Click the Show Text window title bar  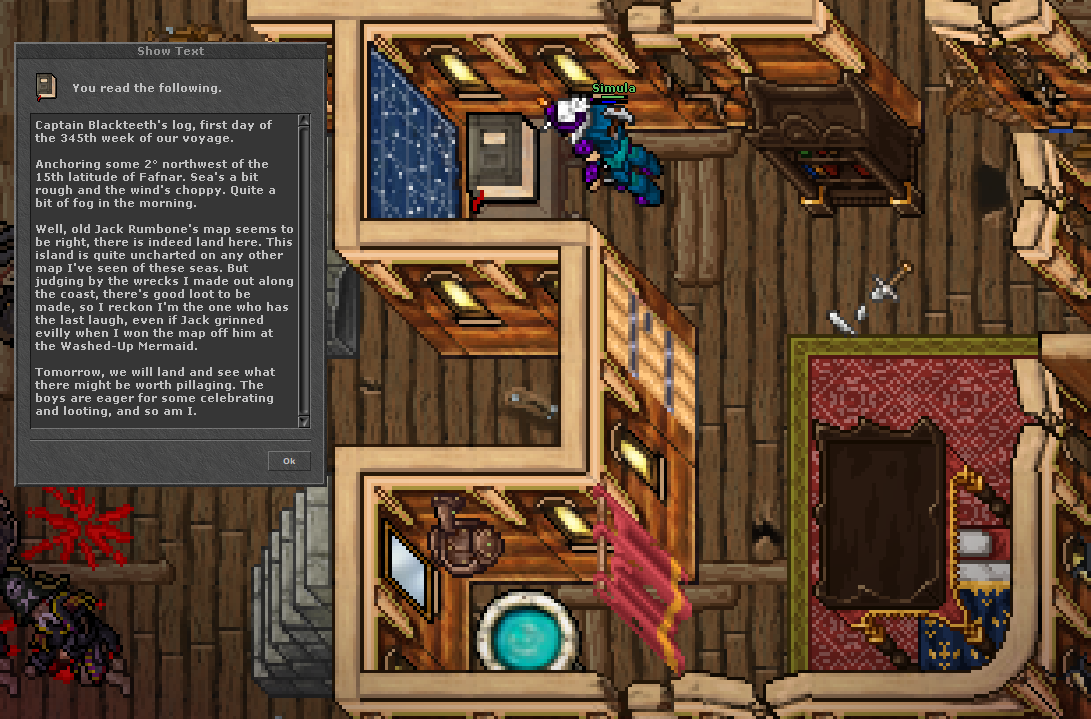(170, 51)
